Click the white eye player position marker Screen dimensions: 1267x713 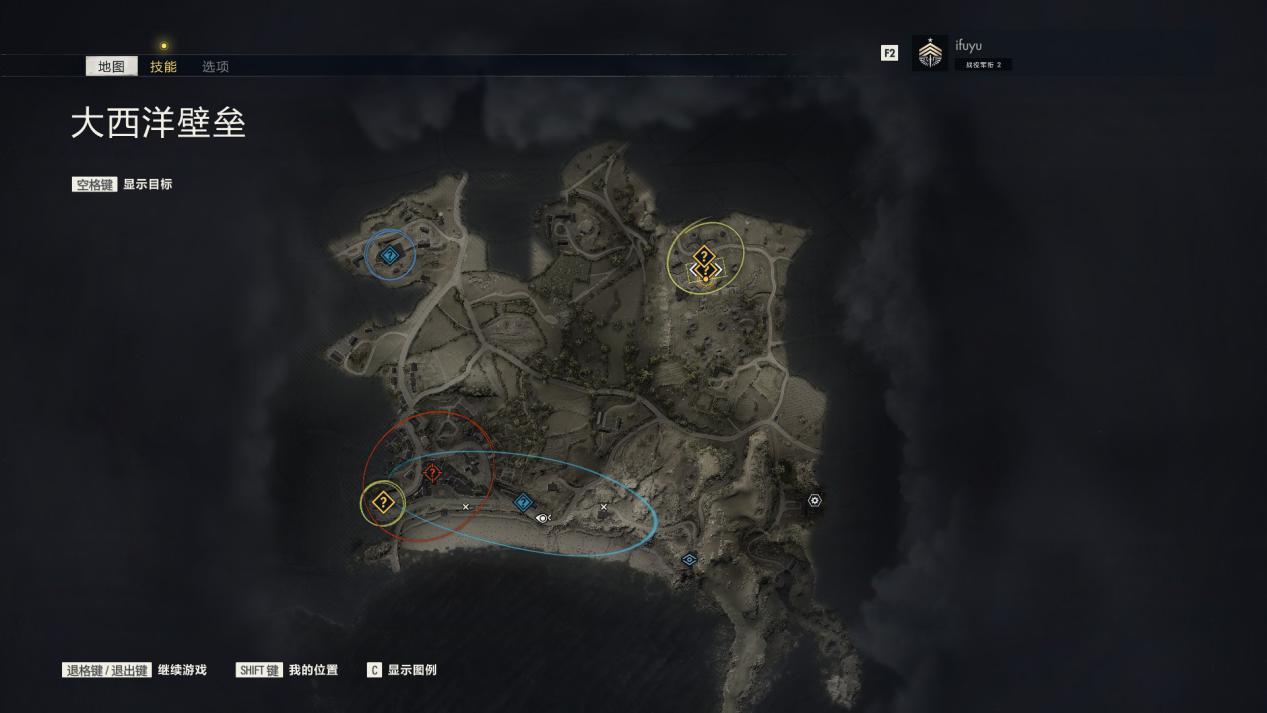(543, 518)
